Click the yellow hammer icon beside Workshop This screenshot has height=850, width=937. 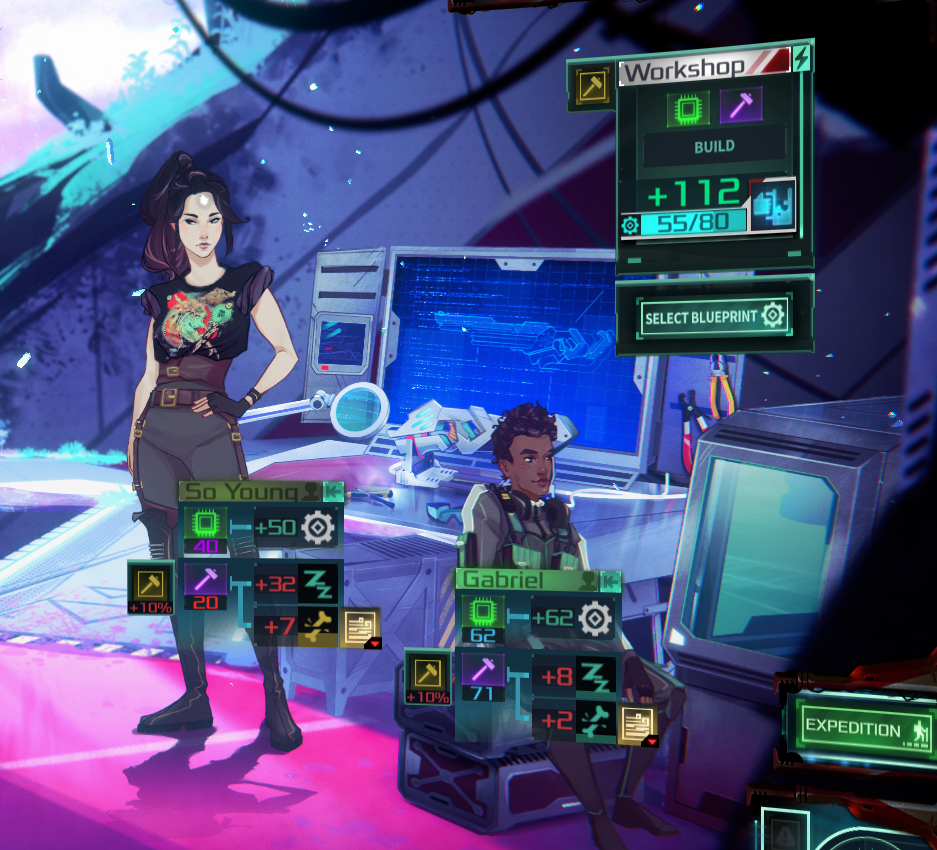click(590, 87)
